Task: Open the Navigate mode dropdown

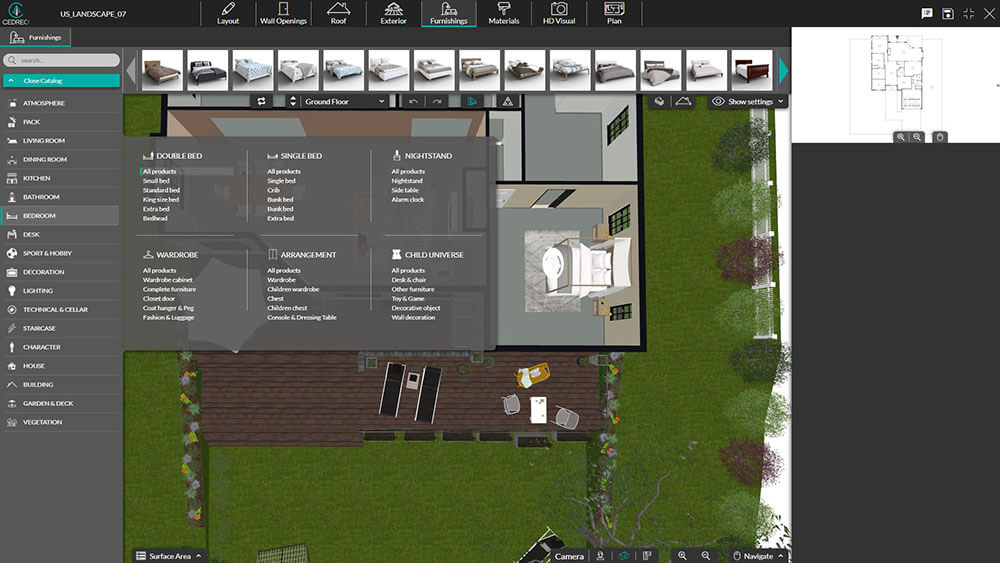Action: [x=757, y=556]
